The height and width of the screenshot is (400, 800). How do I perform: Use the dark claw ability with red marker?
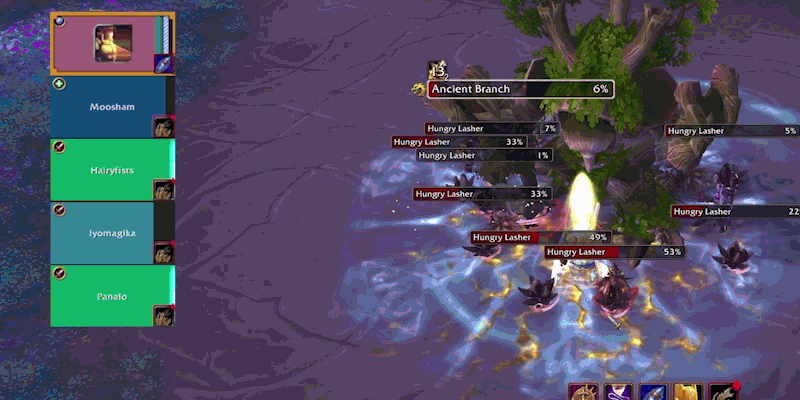722,392
